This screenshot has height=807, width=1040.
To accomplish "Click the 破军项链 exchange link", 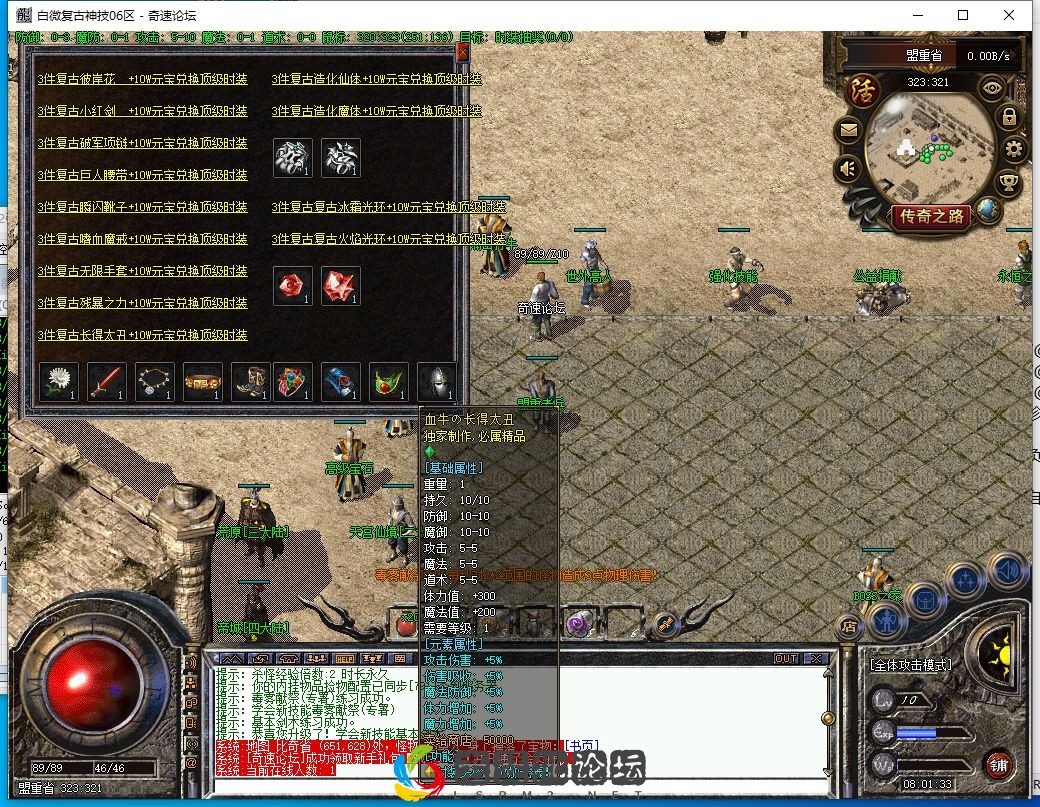I will point(142,143).
